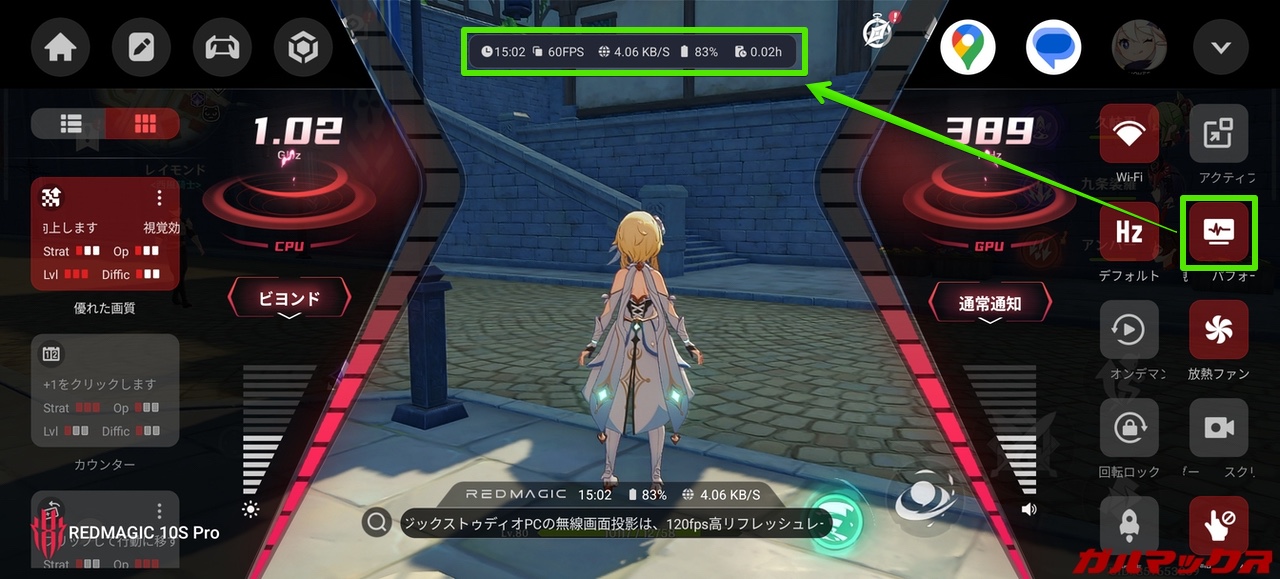Click the pencil edit icon

click(x=142, y=47)
